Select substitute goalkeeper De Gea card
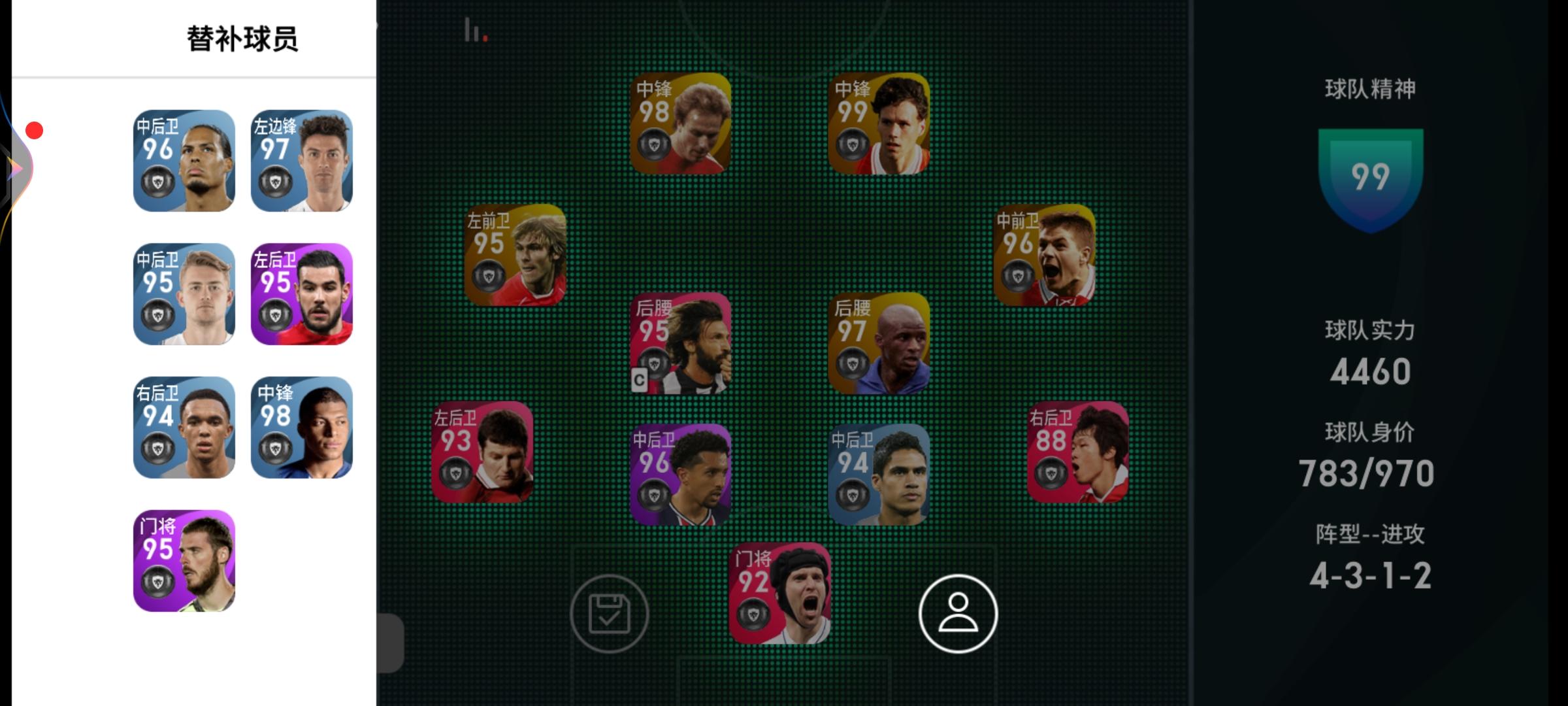The width and height of the screenshot is (1568, 706). [x=184, y=561]
